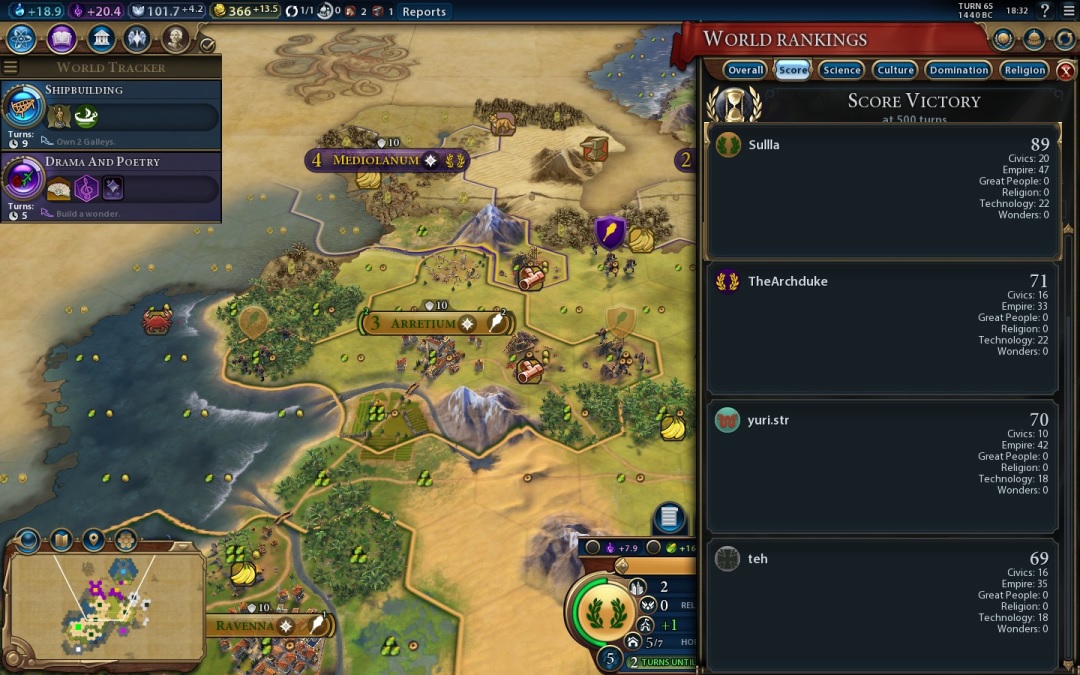This screenshot has width=1080, height=675.
Task: Toggle the hex grid minimap option
Action: (x=125, y=541)
